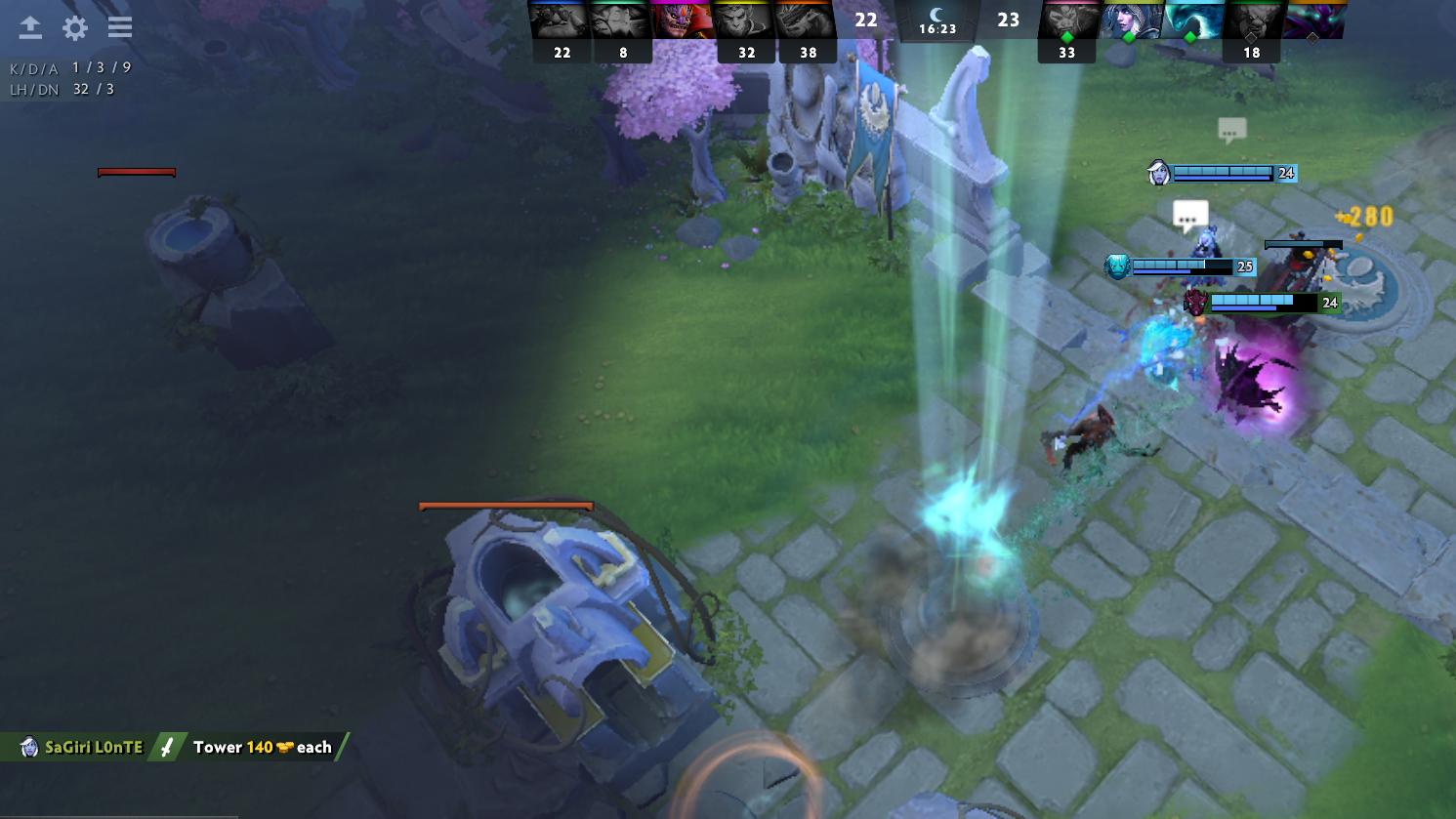
Task: Select the dead hero portrait with respawn timer 8
Action: point(621,20)
